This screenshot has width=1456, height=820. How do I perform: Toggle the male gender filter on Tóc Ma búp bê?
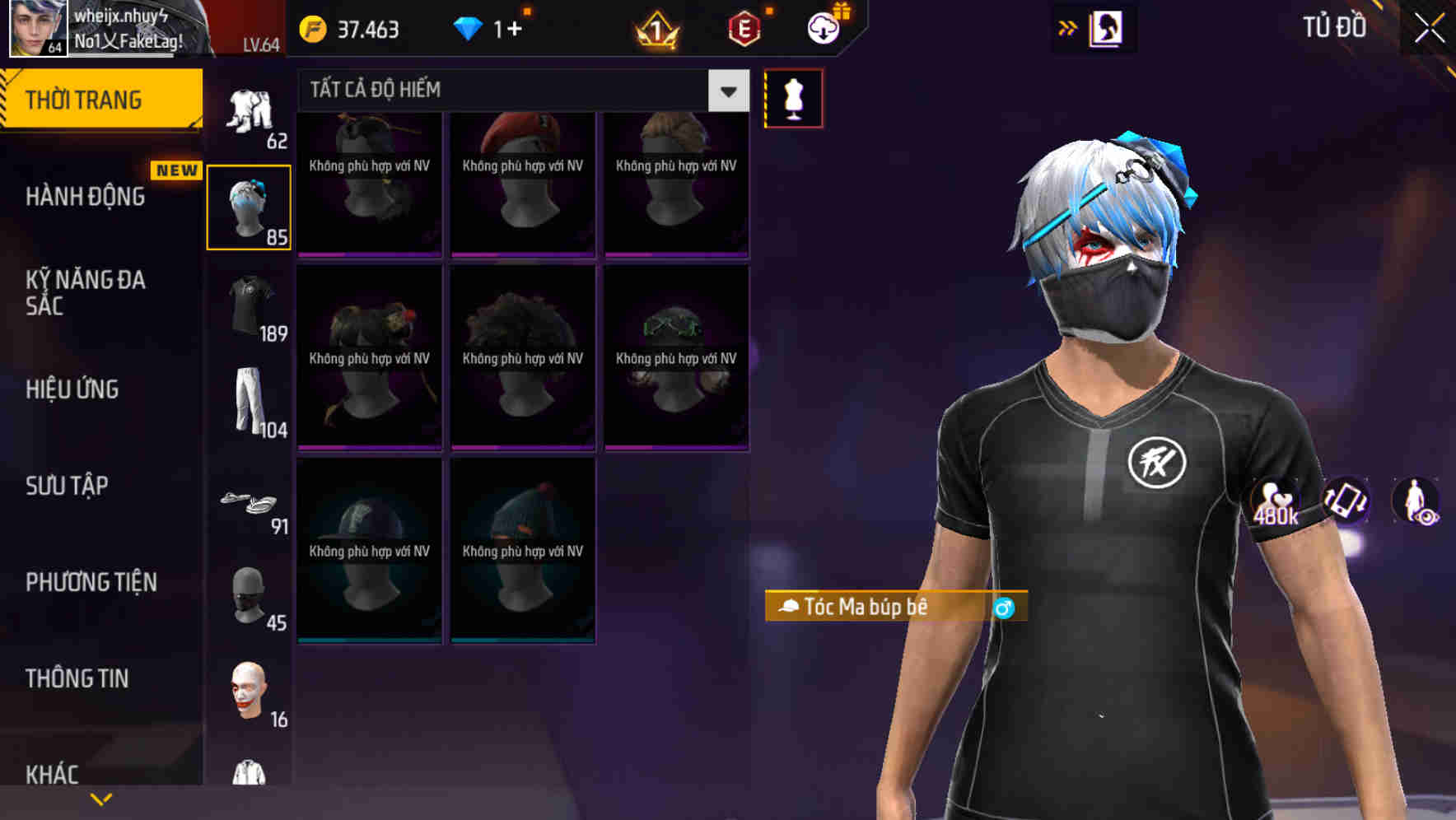click(x=1006, y=608)
